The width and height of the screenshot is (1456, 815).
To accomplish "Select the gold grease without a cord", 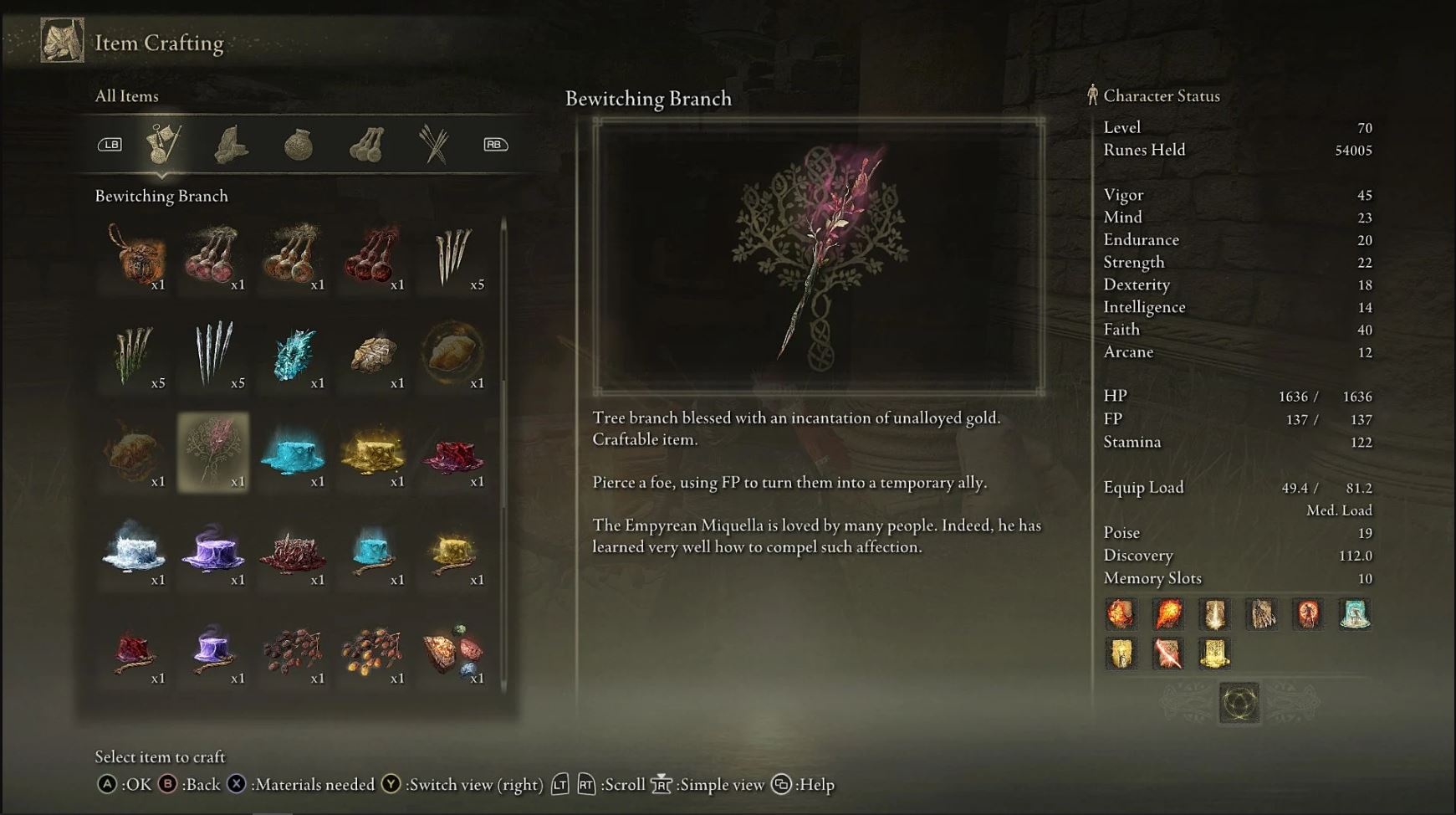I will pos(374,452).
